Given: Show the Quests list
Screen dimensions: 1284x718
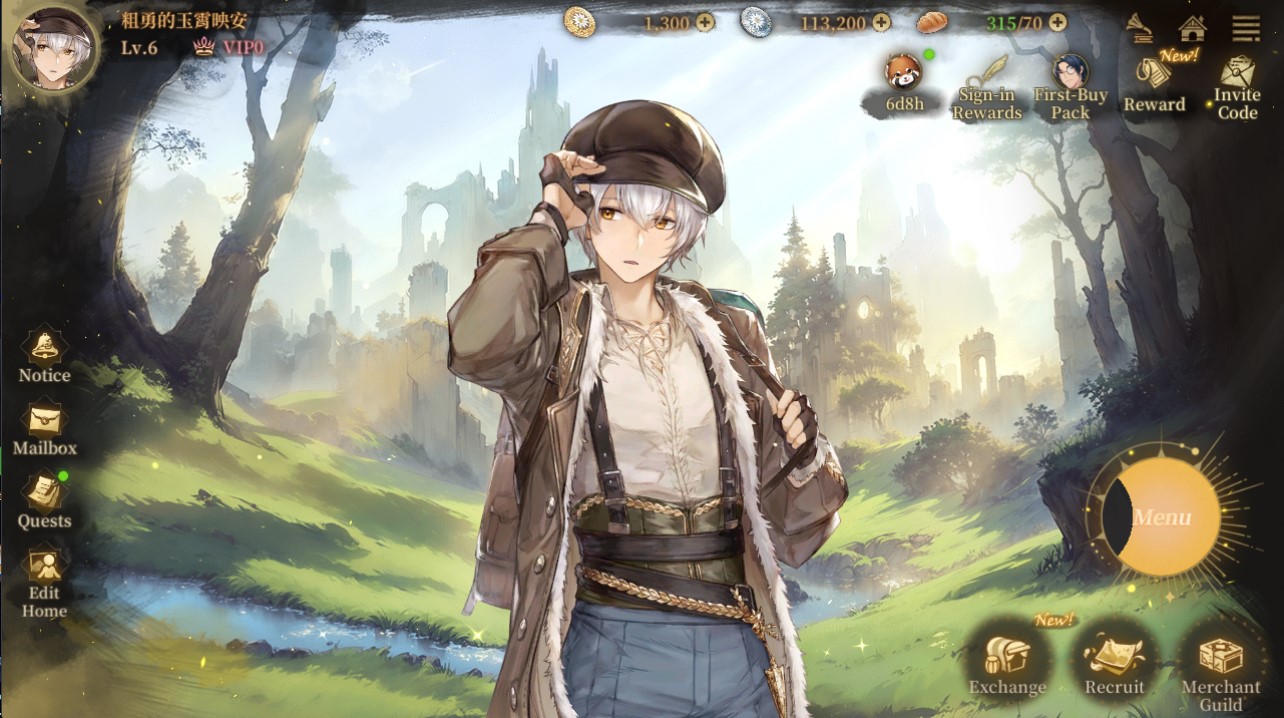Looking at the screenshot, I should click(x=44, y=500).
